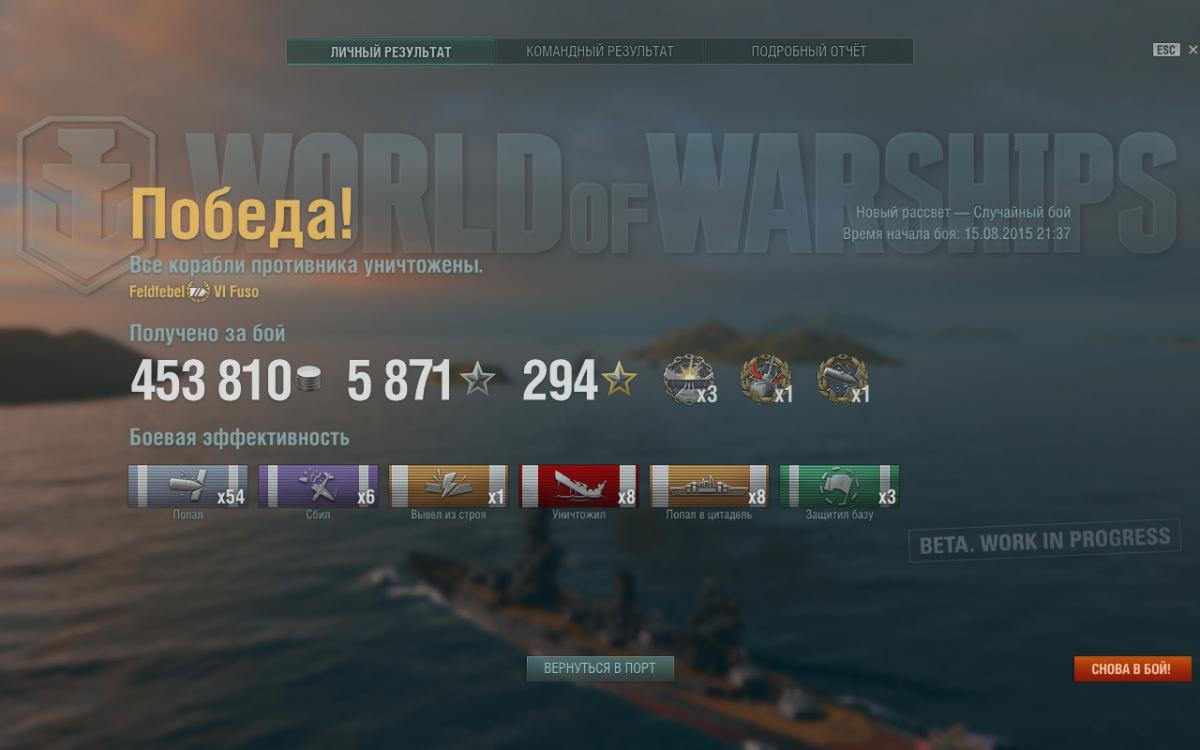Select the Попал x54 hits ribbon
1200x750 pixels.
tap(188, 486)
